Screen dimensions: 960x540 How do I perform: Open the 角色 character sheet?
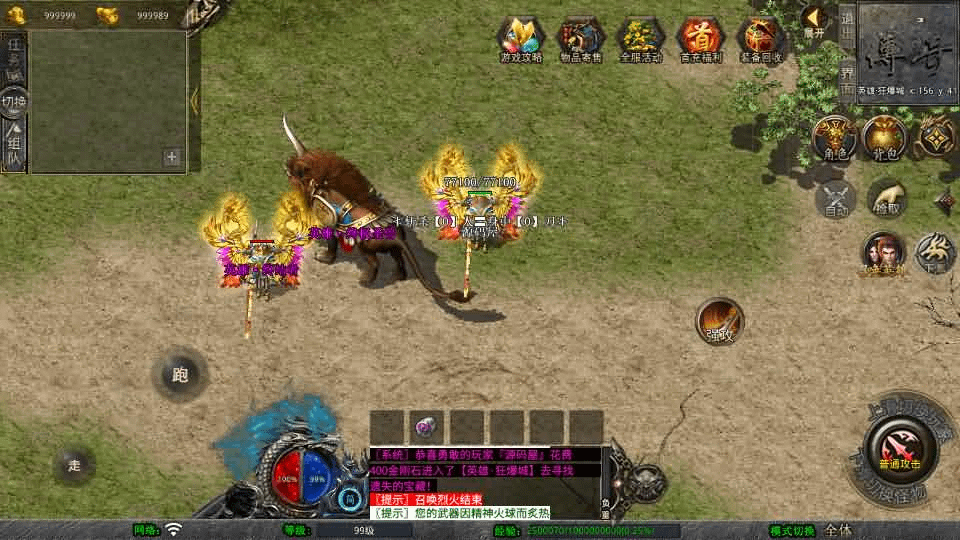click(834, 139)
